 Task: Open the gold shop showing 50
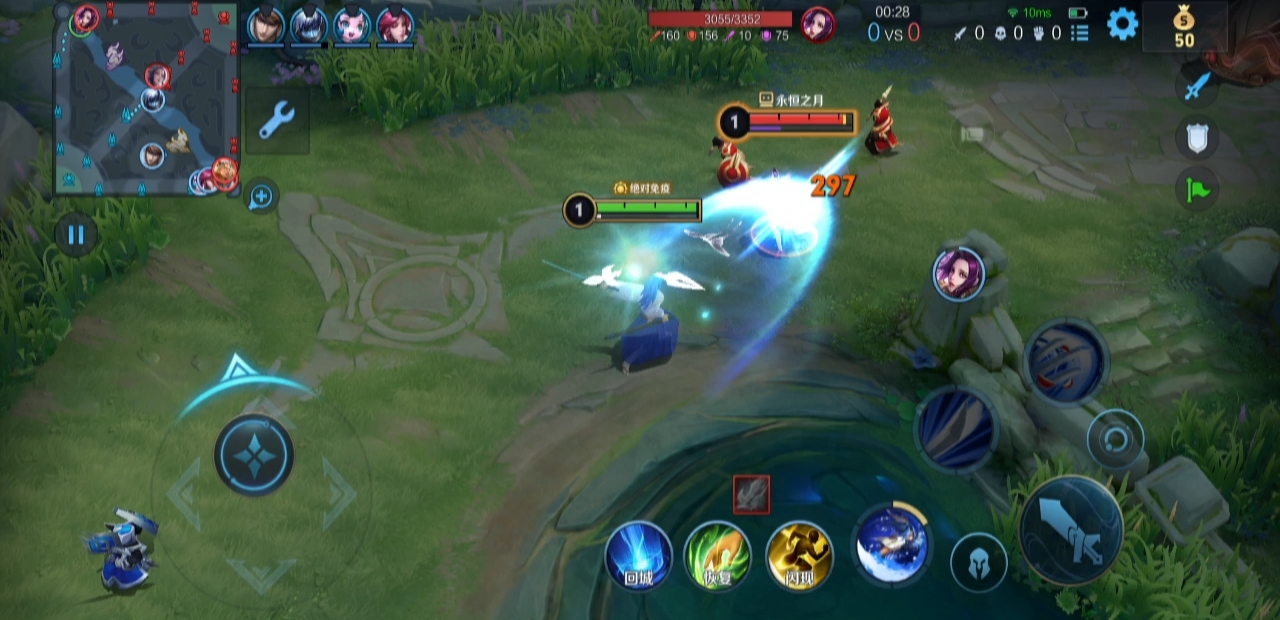(1184, 27)
